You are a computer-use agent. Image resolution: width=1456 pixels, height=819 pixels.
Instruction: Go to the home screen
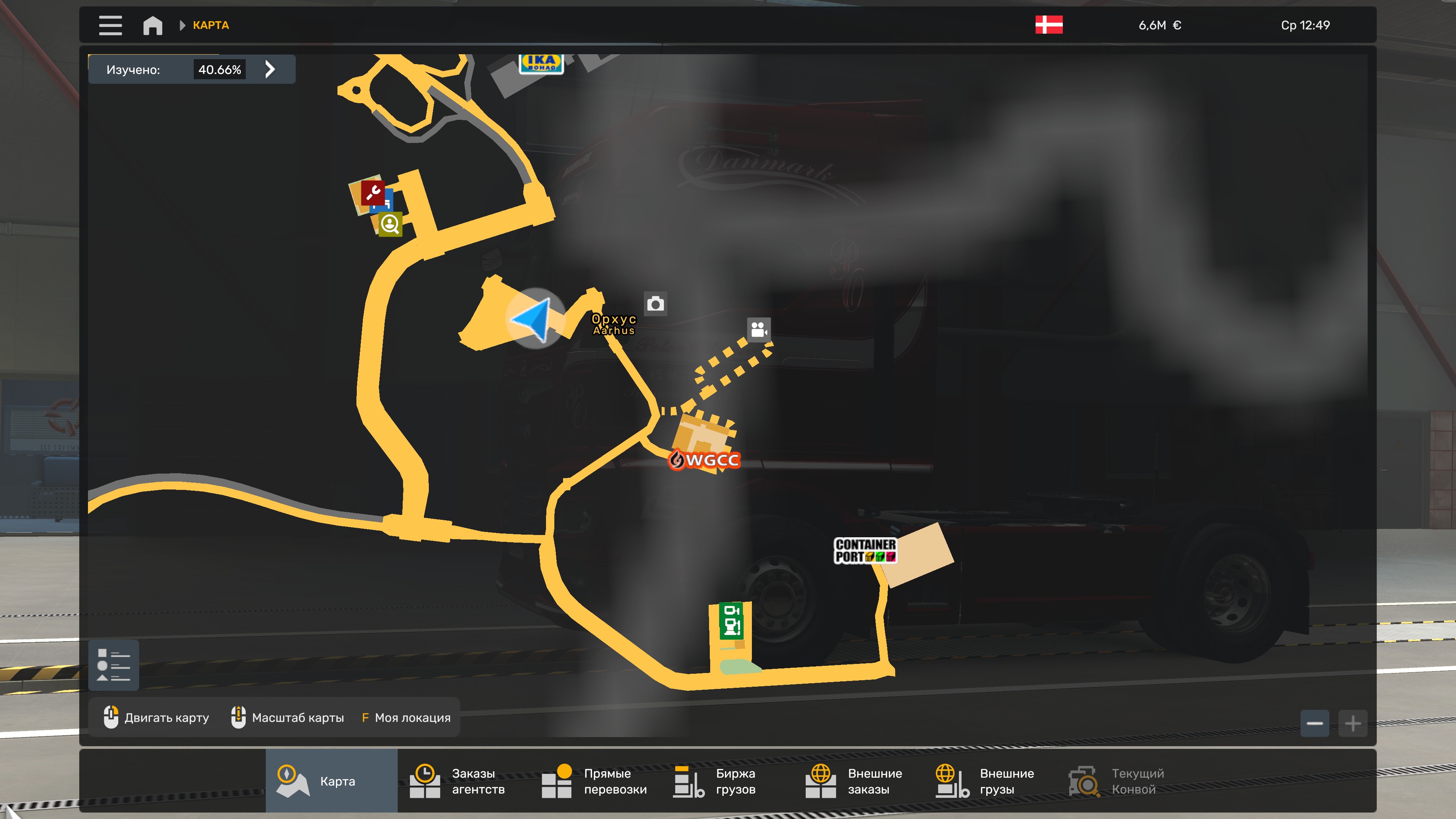(152, 25)
